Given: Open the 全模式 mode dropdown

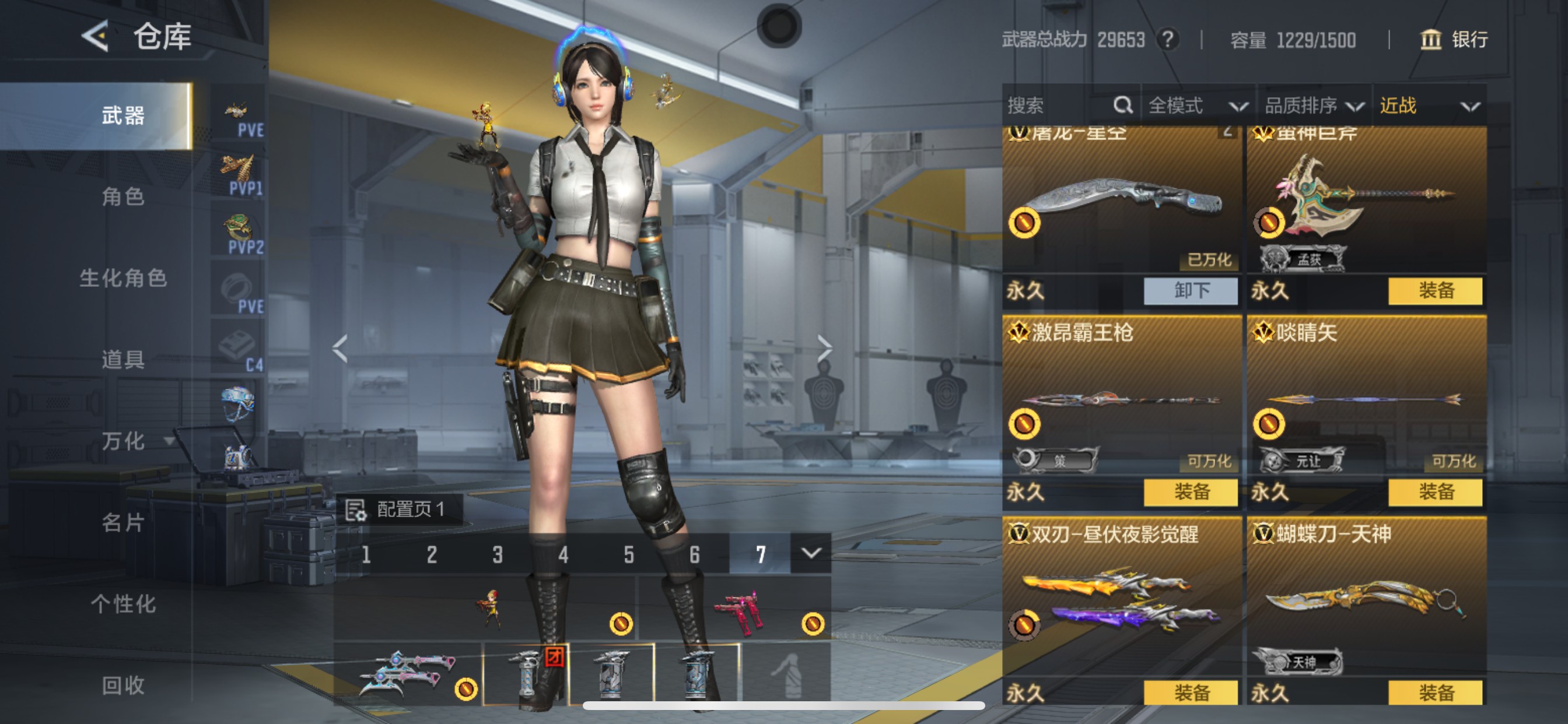Looking at the screenshot, I should [1196, 106].
